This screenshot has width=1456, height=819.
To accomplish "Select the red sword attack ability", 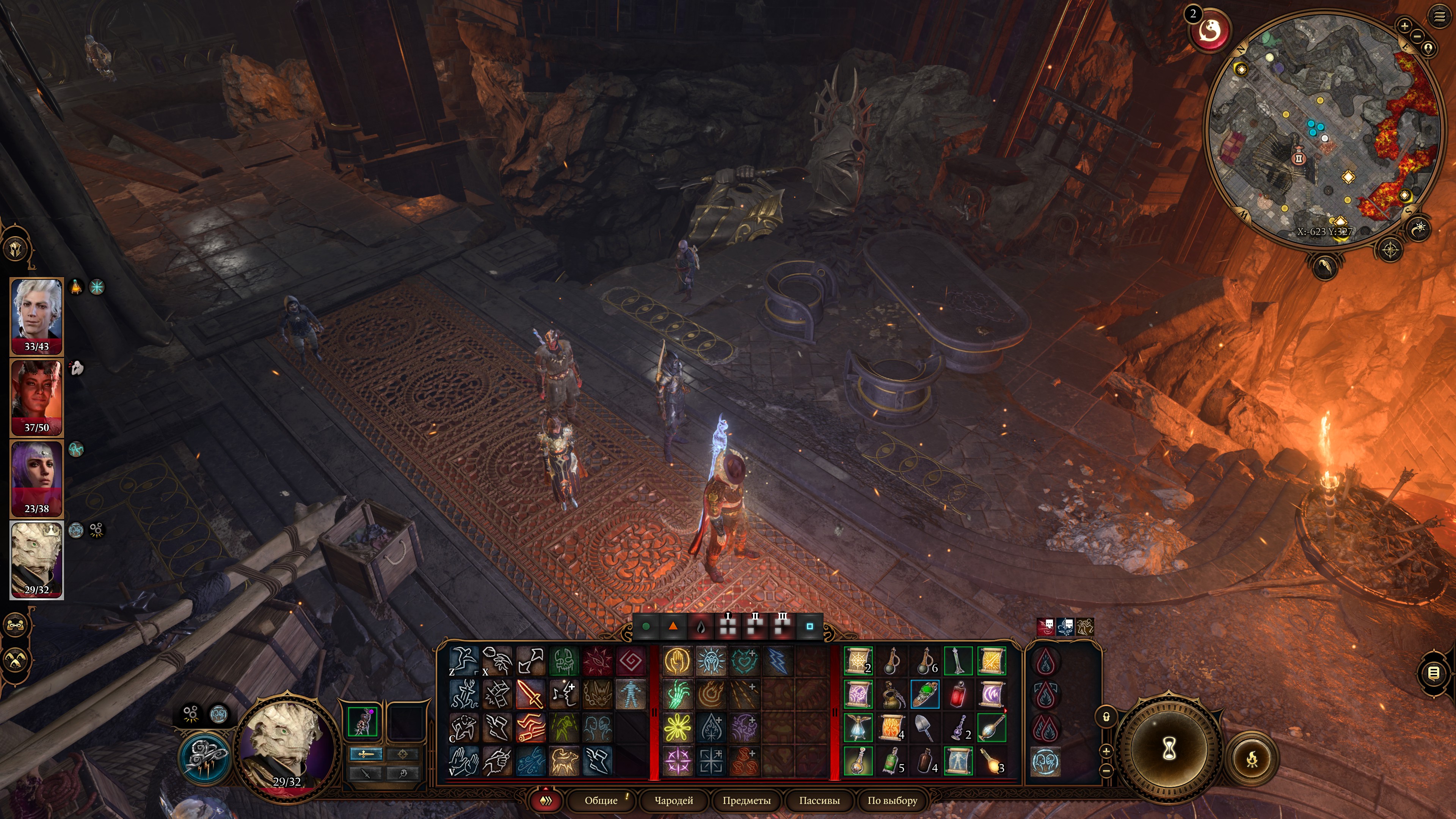I will pyautogui.click(x=530, y=694).
